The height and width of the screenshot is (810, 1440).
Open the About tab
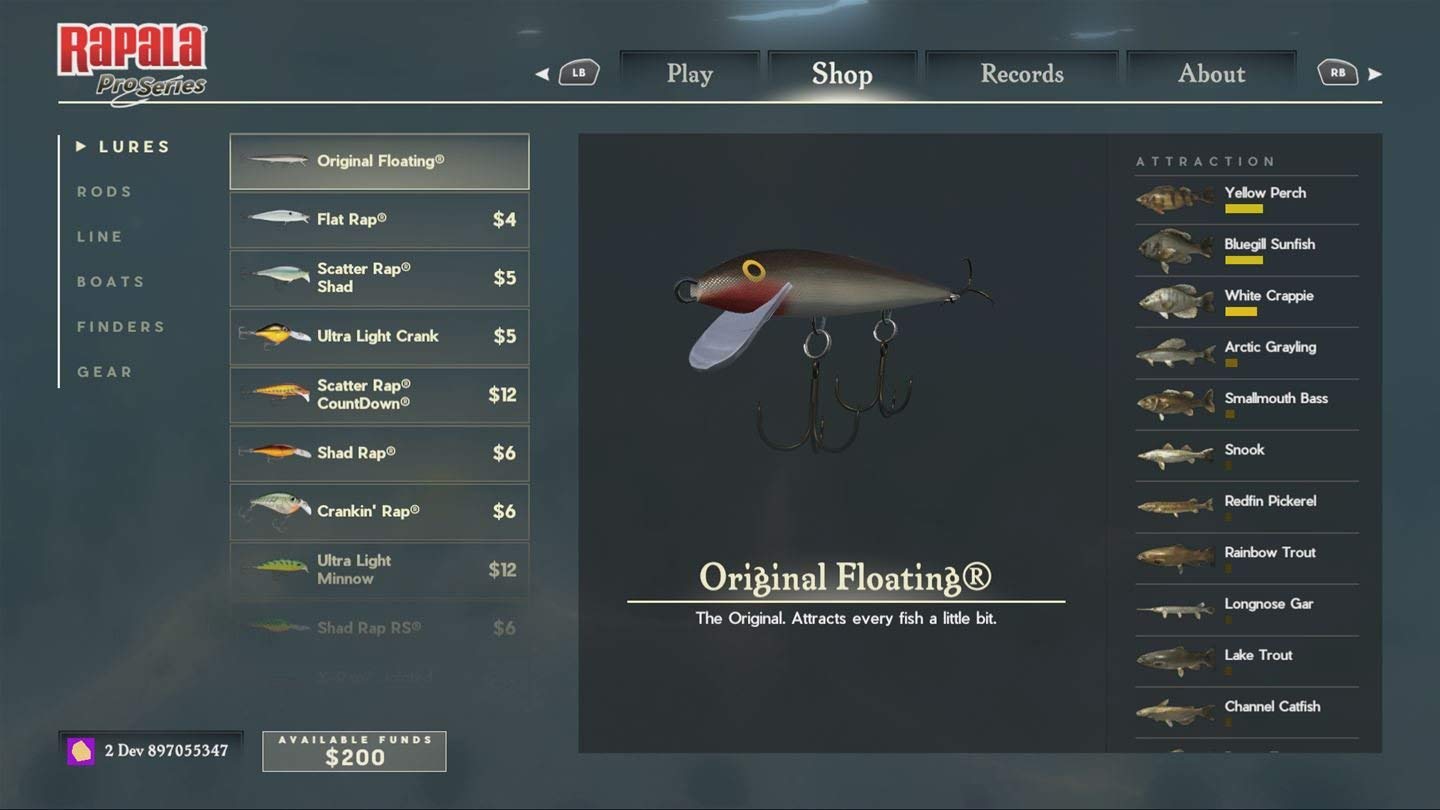click(1211, 73)
